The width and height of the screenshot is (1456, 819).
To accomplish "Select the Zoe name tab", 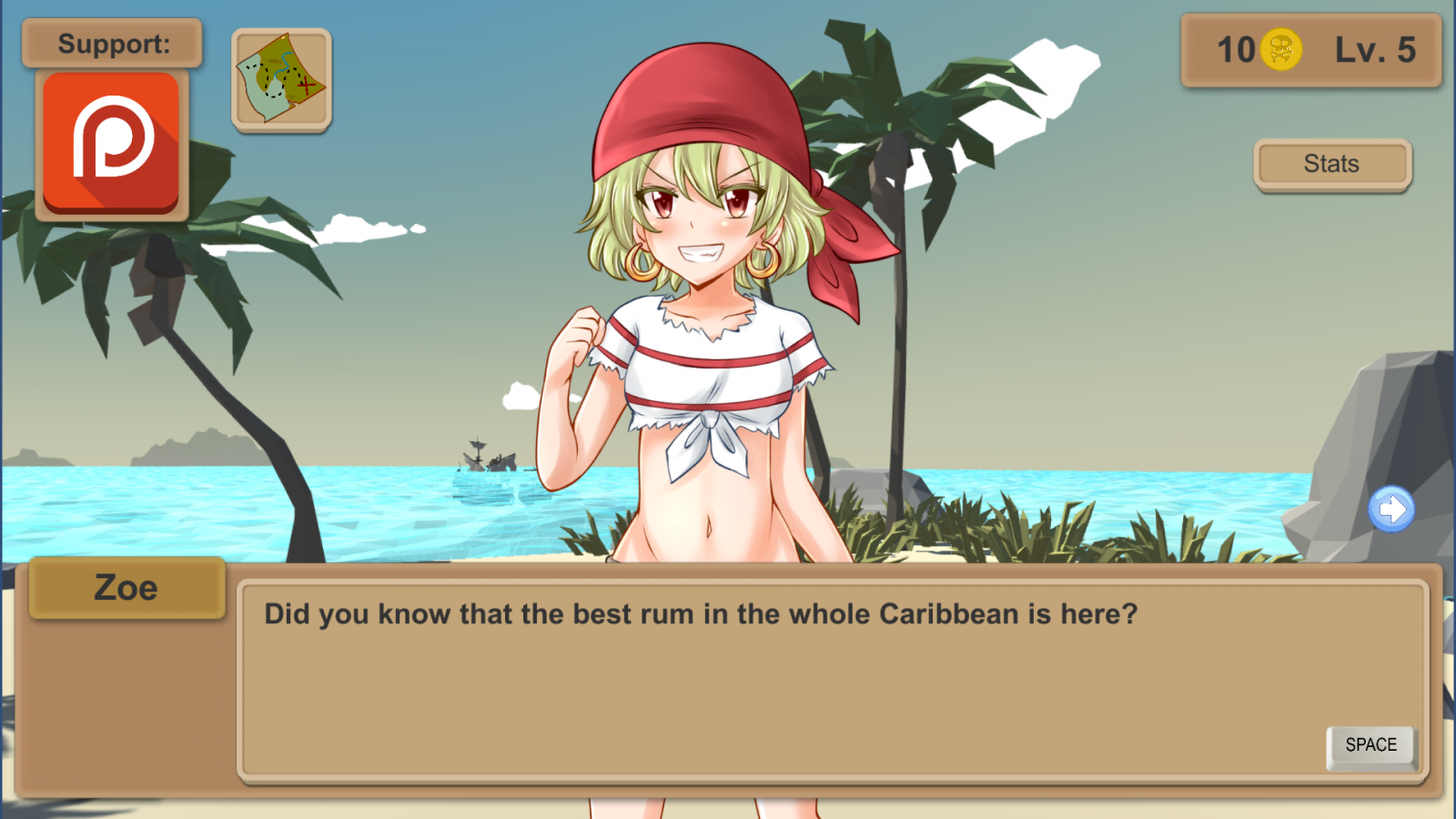I will 126,588.
